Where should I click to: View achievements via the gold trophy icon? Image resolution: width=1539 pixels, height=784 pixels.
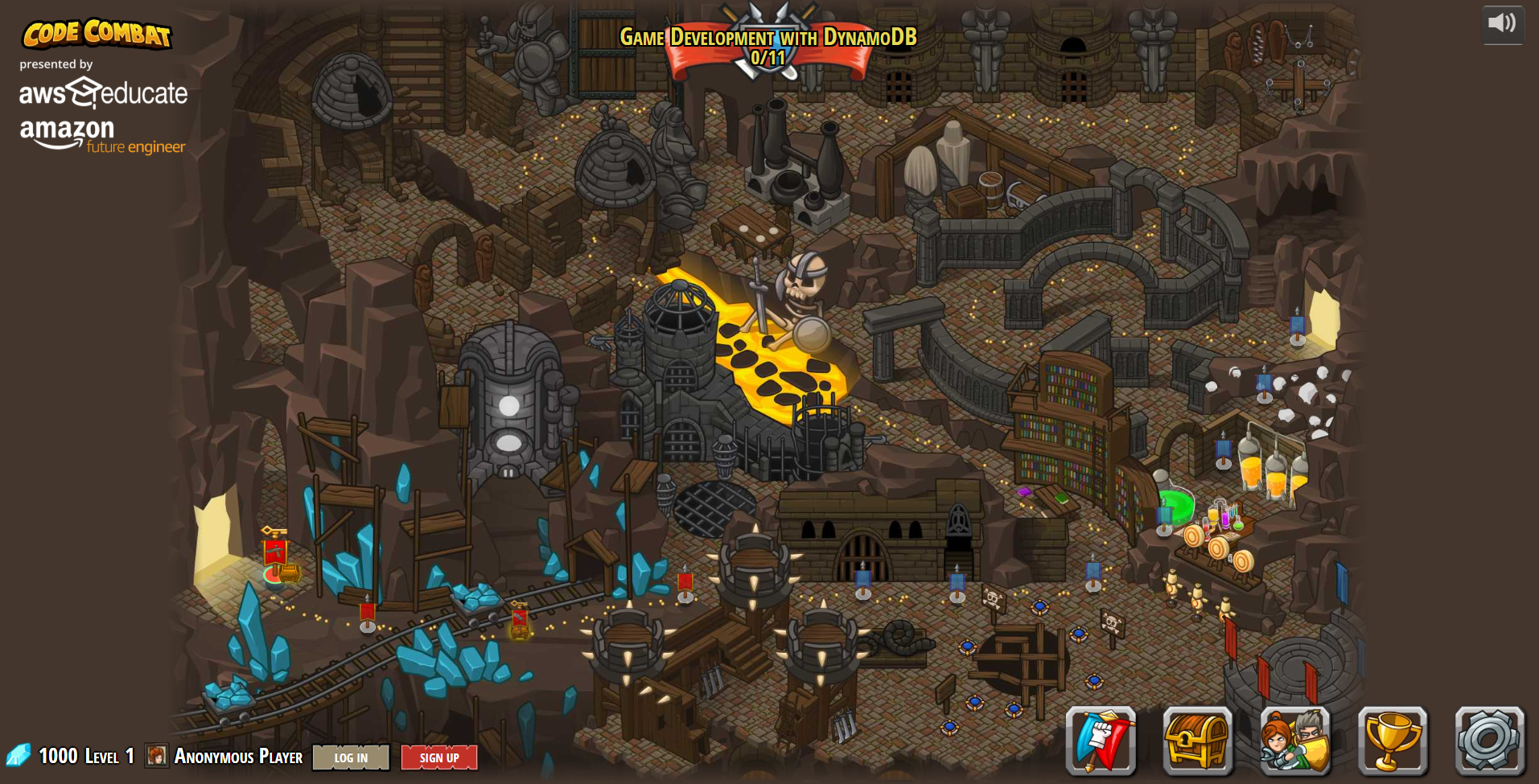(x=1392, y=741)
